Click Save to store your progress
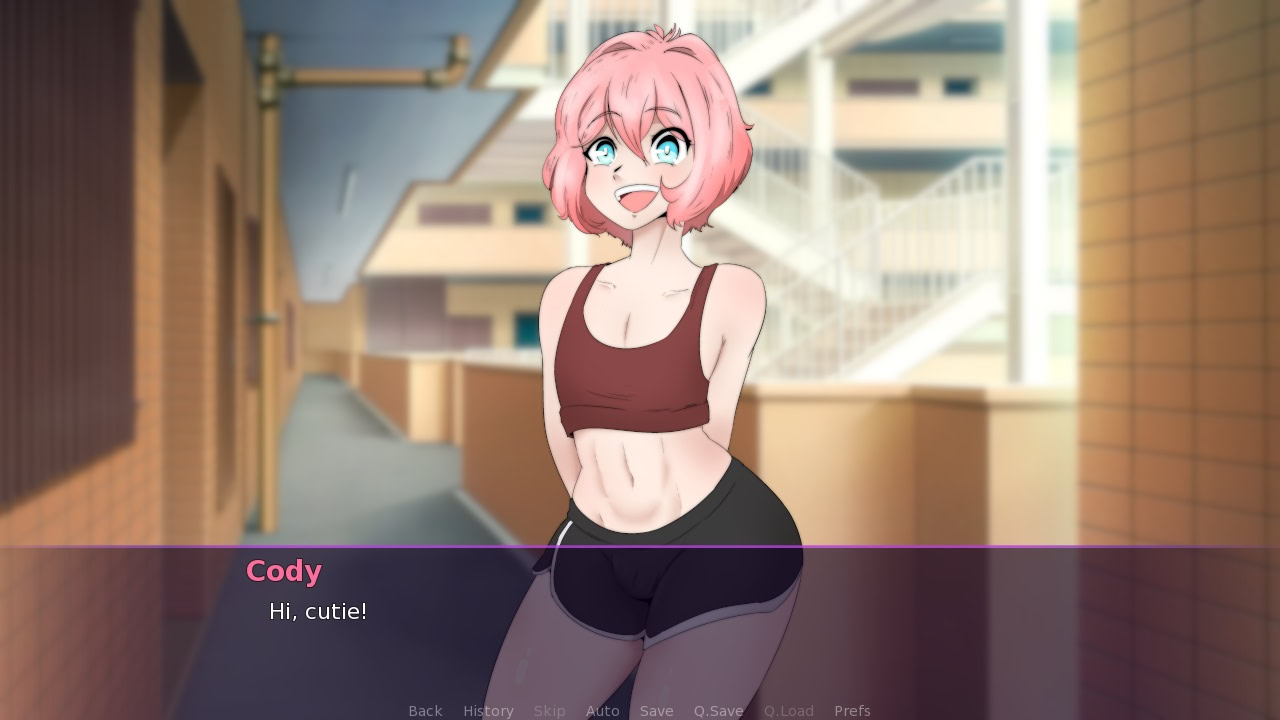 coord(656,710)
